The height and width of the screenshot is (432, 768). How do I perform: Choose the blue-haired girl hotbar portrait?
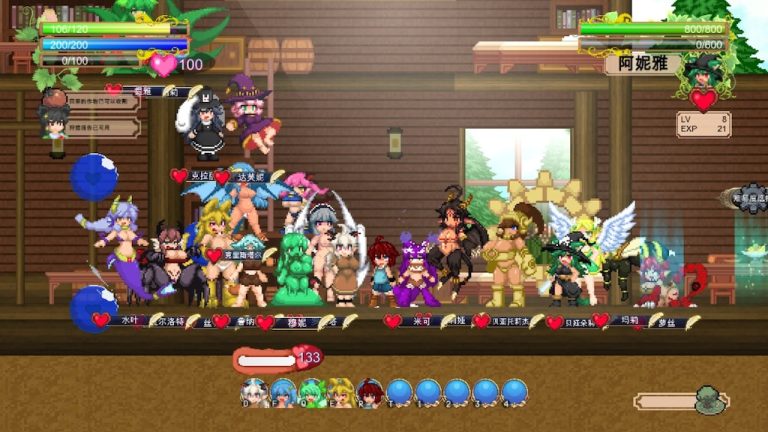coord(284,390)
